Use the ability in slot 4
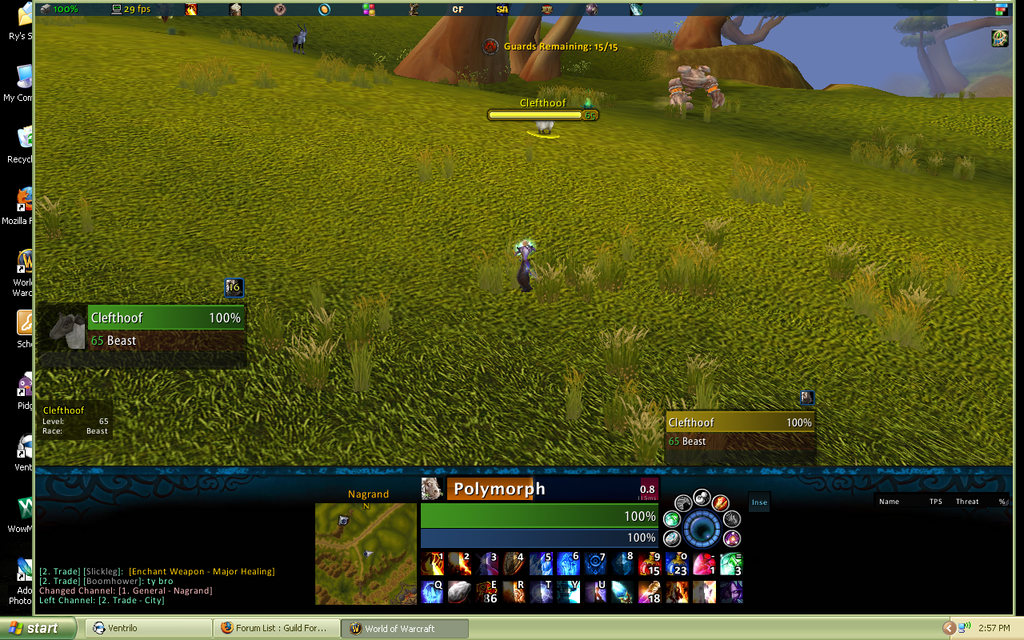 (x=514, y=564)
